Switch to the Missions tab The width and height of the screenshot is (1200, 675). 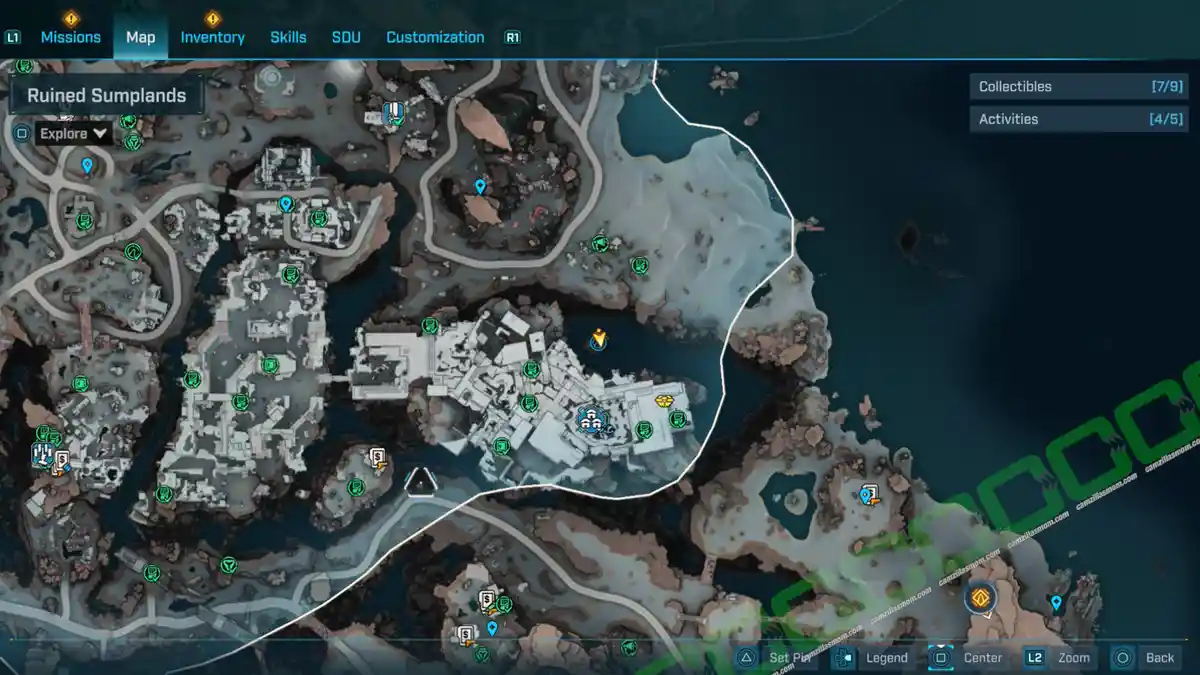(x=70, y=37)
